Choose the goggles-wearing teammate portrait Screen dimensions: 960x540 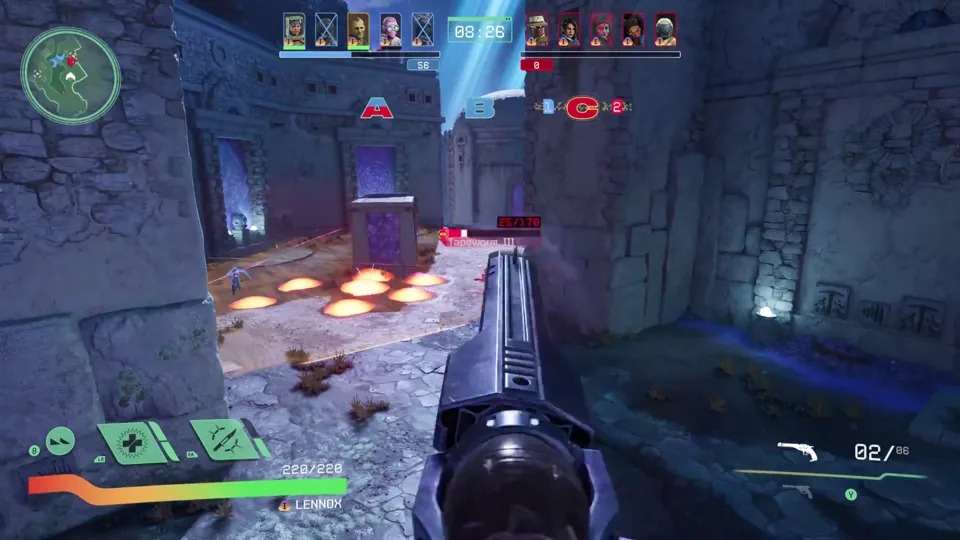(294, 29)
